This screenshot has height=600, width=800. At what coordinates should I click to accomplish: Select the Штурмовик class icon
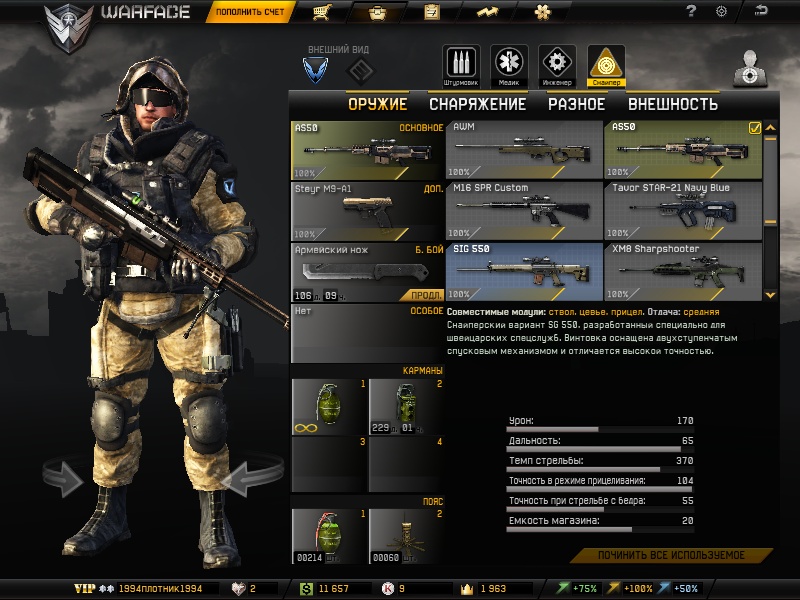pyautogui.click(x=461, y=63)
